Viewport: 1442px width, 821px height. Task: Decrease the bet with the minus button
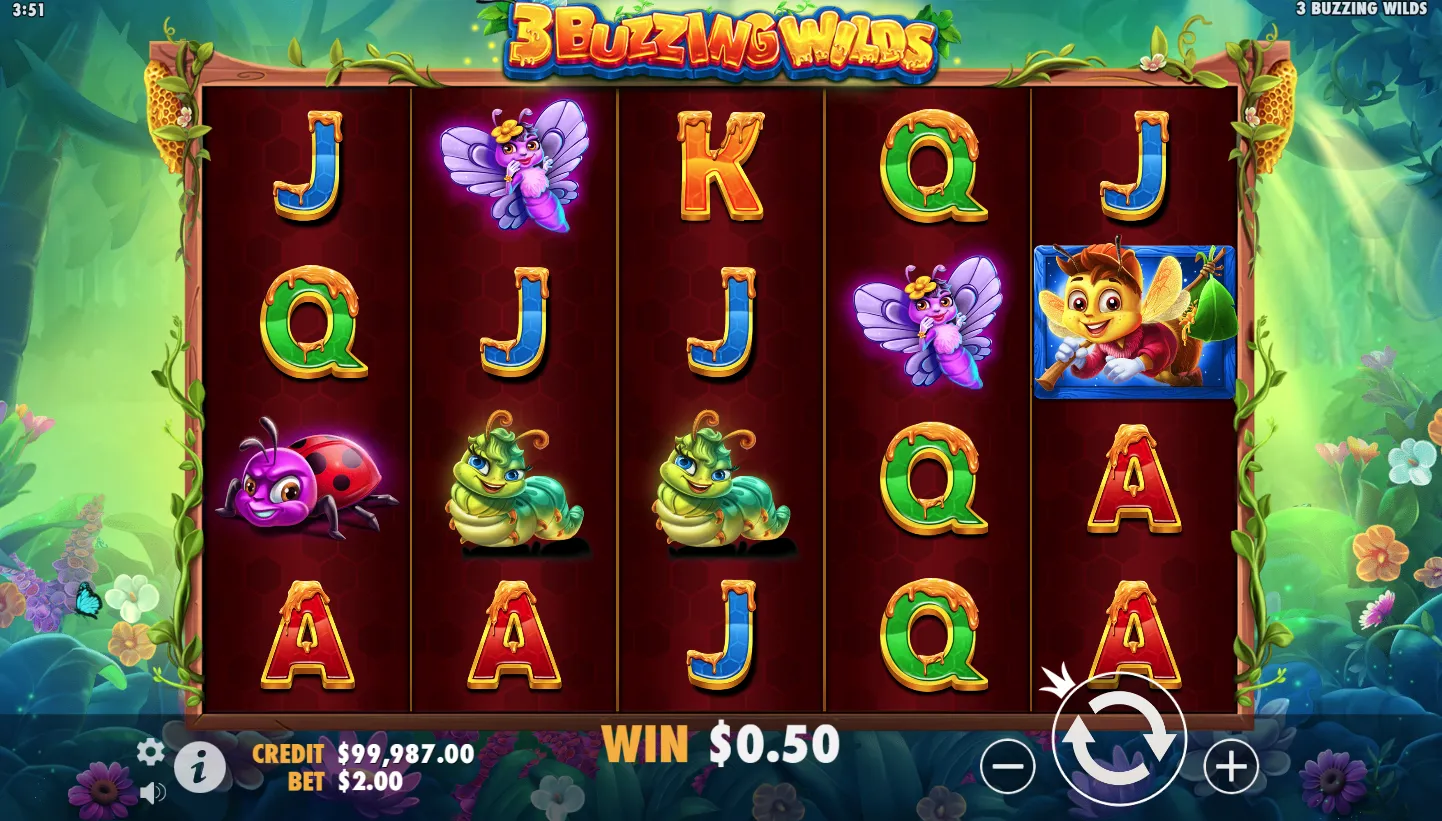tap(1007, 767)
